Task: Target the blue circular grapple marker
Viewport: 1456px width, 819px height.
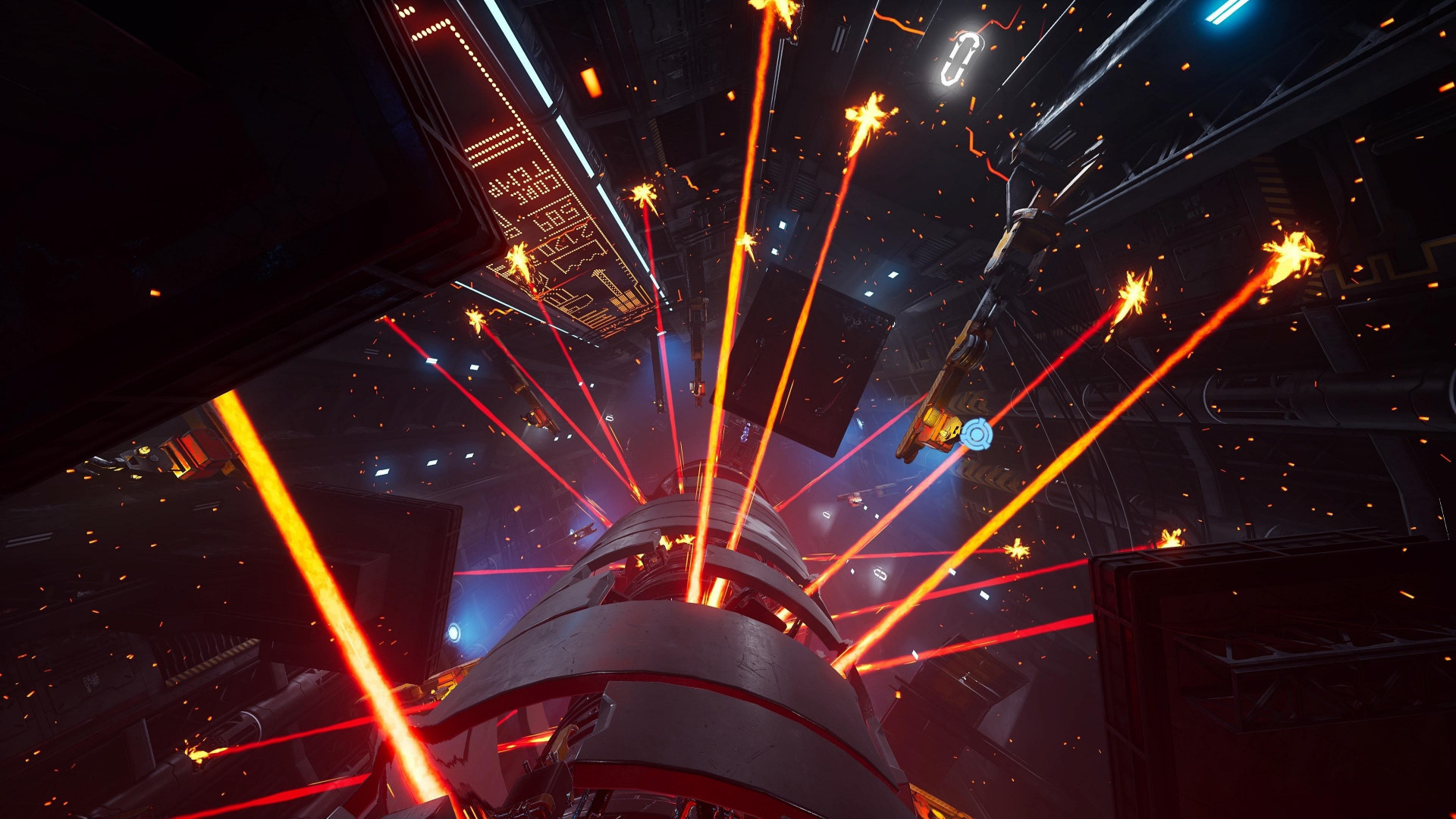Action: click(x=976, y=434)
